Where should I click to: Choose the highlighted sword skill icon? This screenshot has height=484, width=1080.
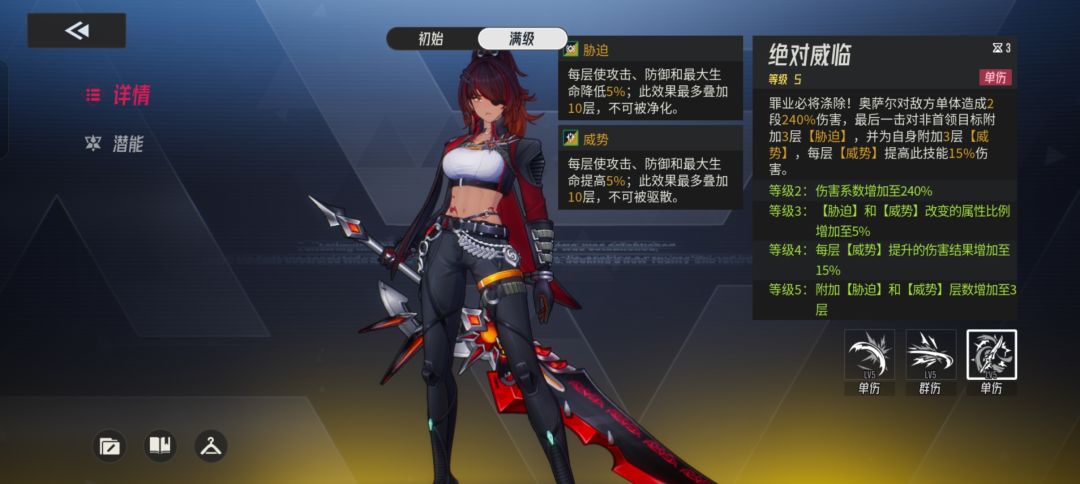[x=991, y=355]
